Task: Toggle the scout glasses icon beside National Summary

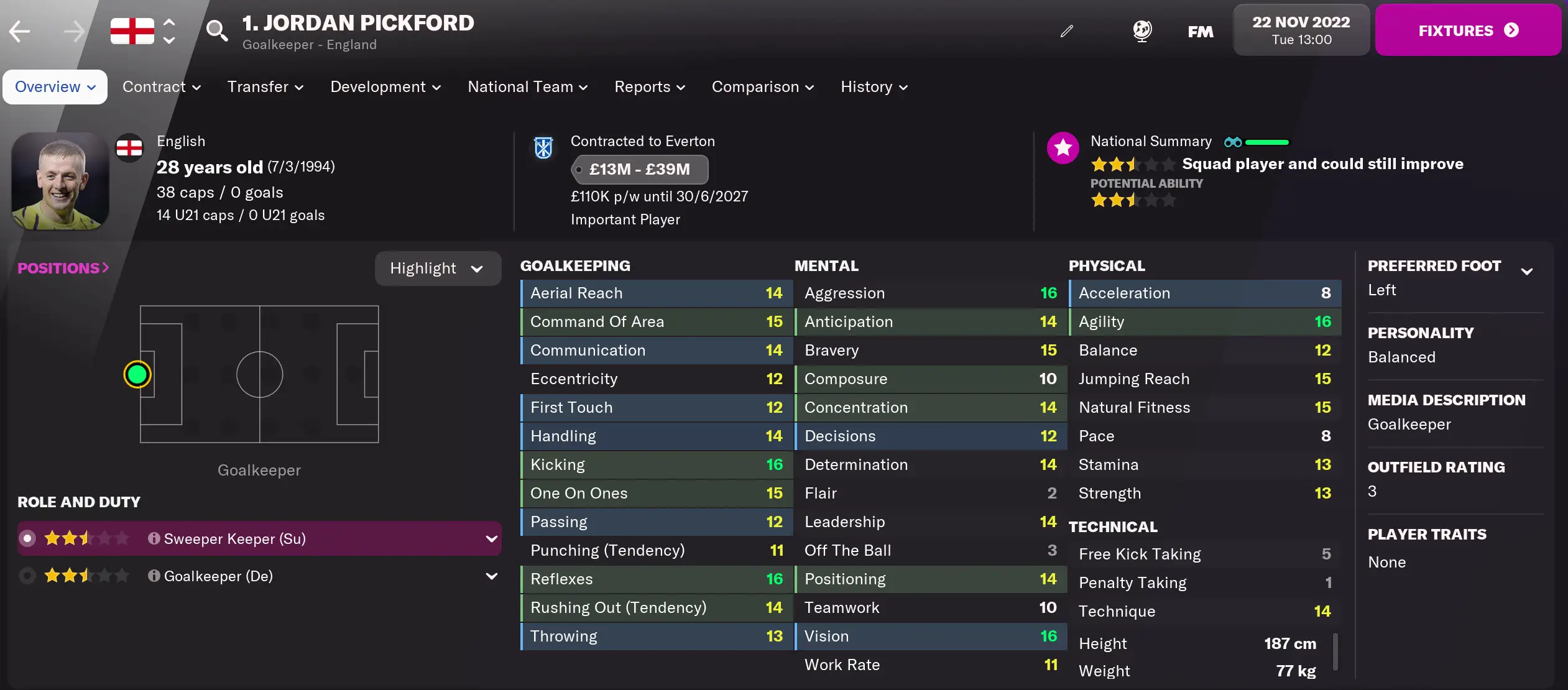Action: click(x=1232, y=142)
